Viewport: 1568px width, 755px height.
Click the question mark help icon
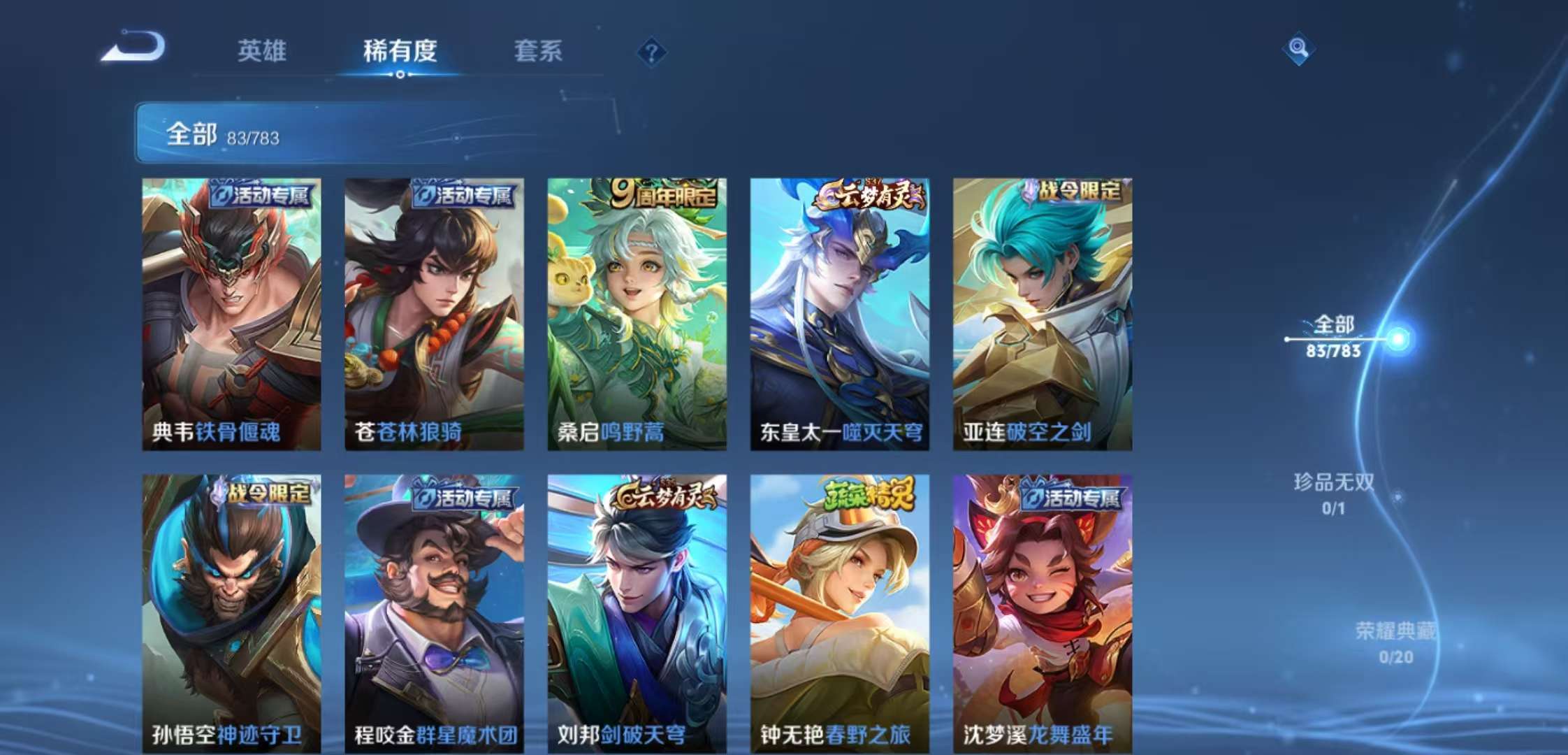coord(650,50)
